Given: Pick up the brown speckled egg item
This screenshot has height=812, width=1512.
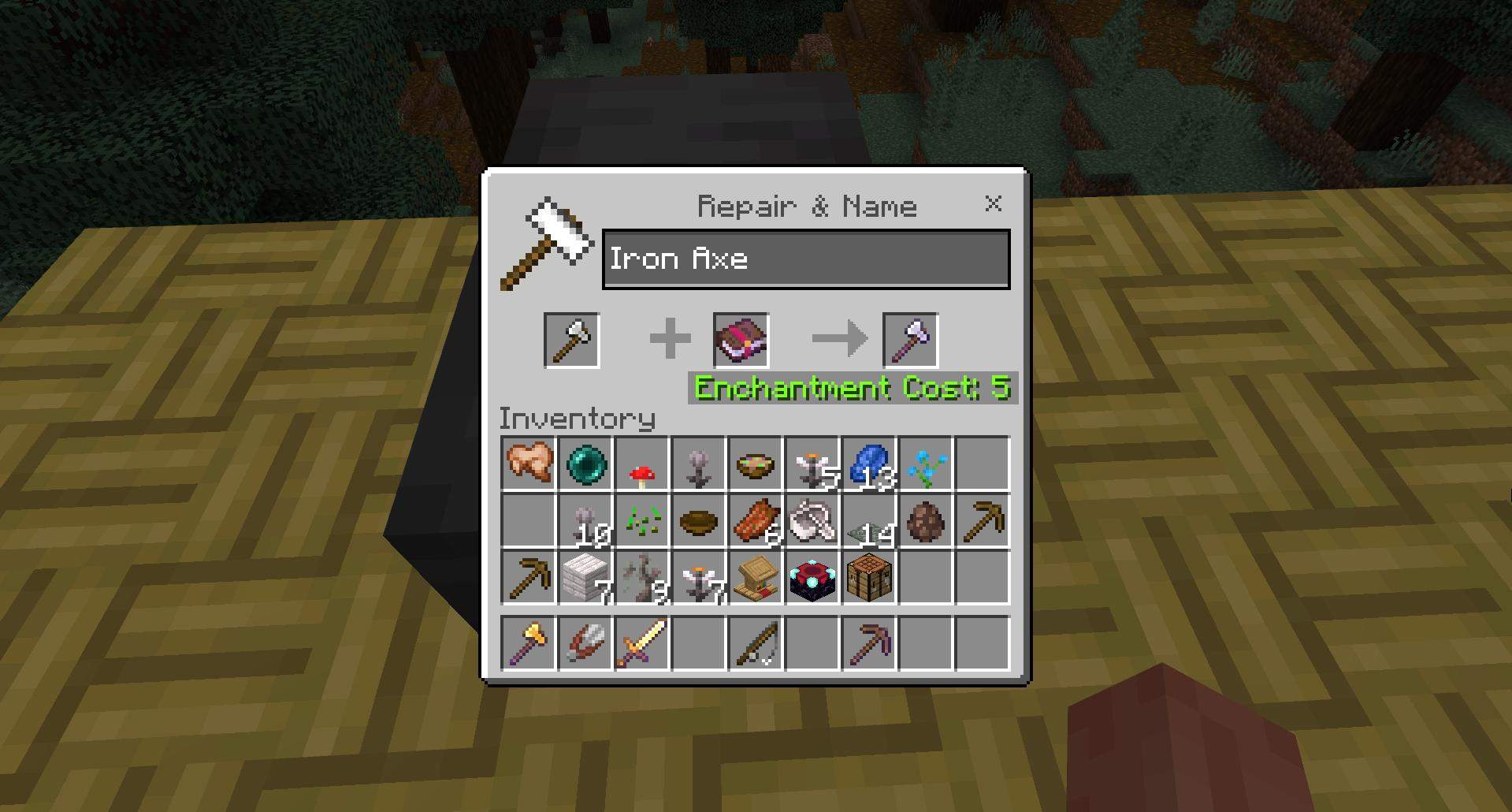Looking at the screenshot, I should pyautogui.click(x=925, y=521).
